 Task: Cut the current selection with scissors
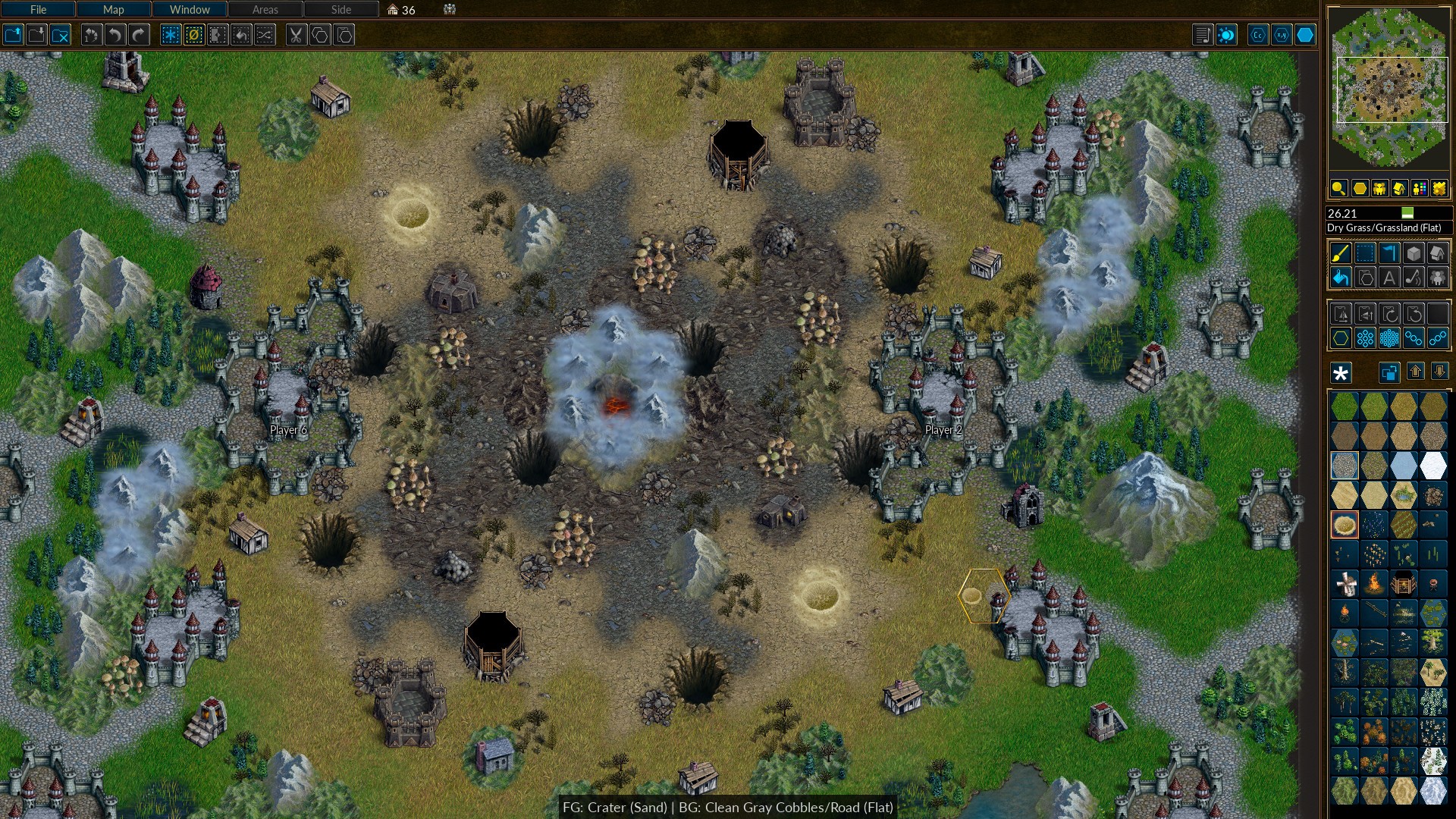(297, 34)
